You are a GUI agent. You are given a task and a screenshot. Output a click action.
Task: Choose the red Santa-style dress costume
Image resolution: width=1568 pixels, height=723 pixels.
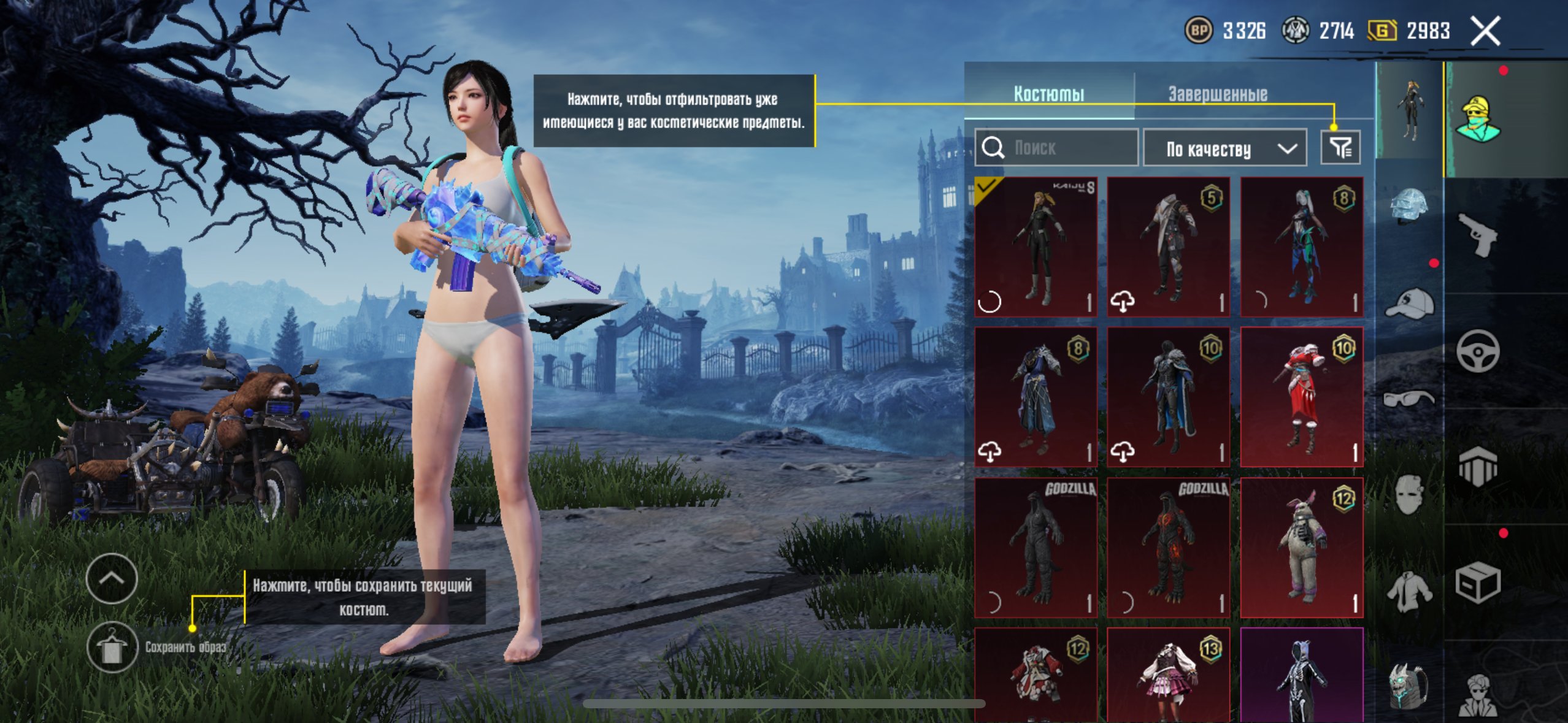(1301, 397)
